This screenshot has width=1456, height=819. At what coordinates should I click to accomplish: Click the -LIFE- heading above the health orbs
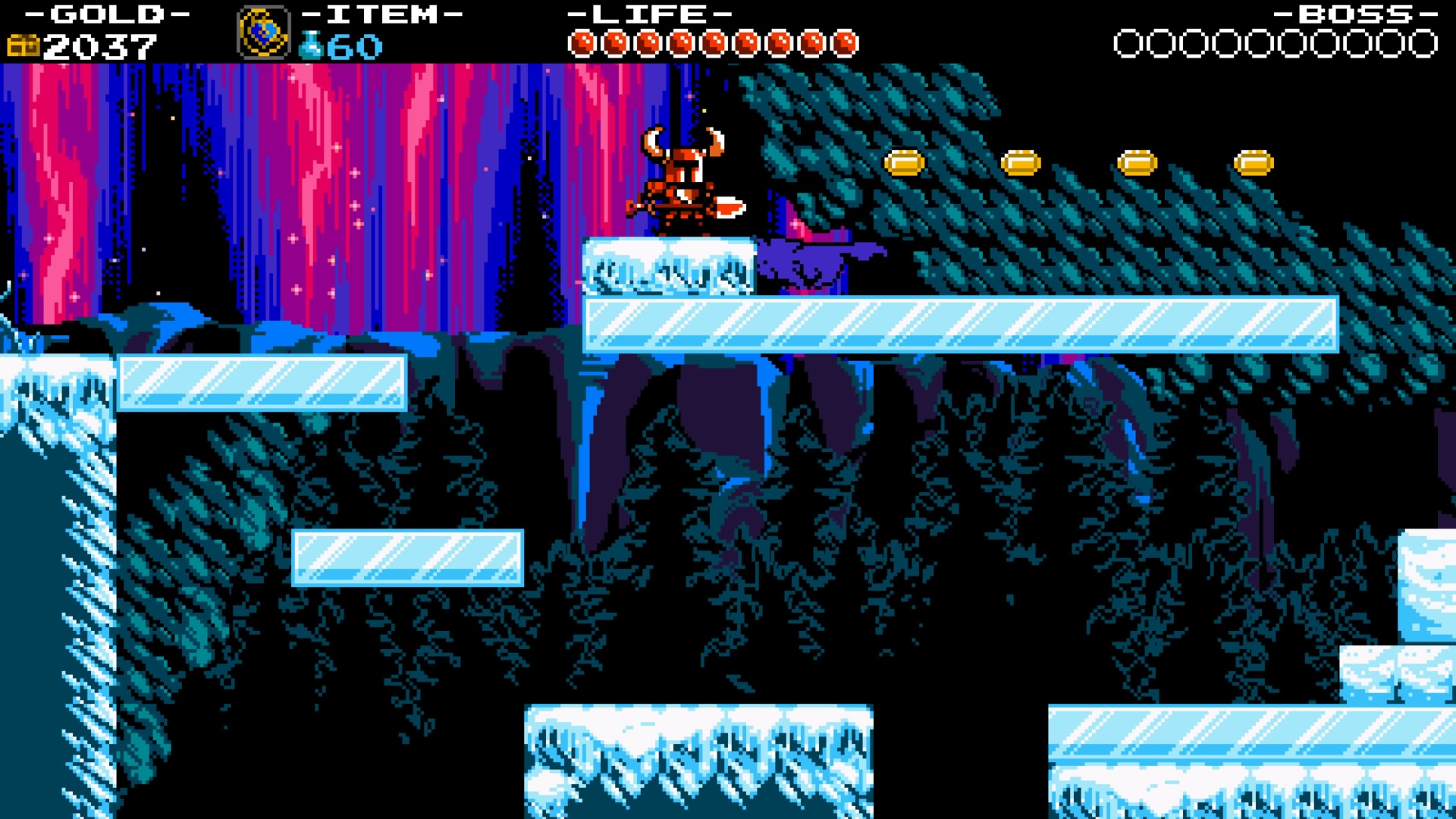[x=648, y=14]
